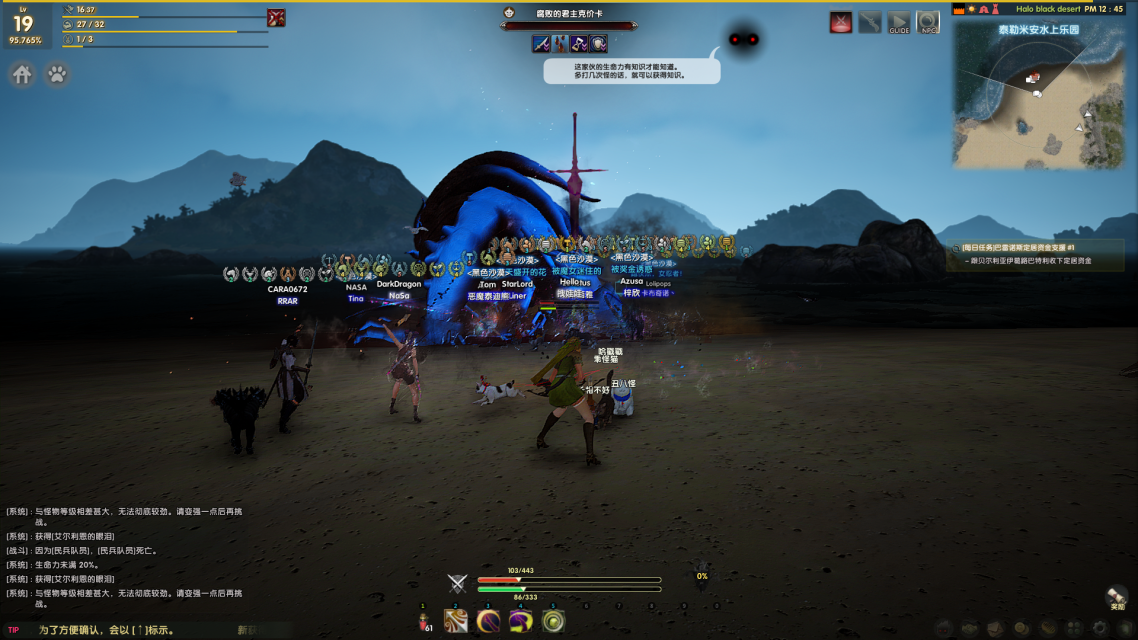Open the pet paw menu
Image resolution: width=1138 pixels, height=640 pixels.
coord(58,75)
